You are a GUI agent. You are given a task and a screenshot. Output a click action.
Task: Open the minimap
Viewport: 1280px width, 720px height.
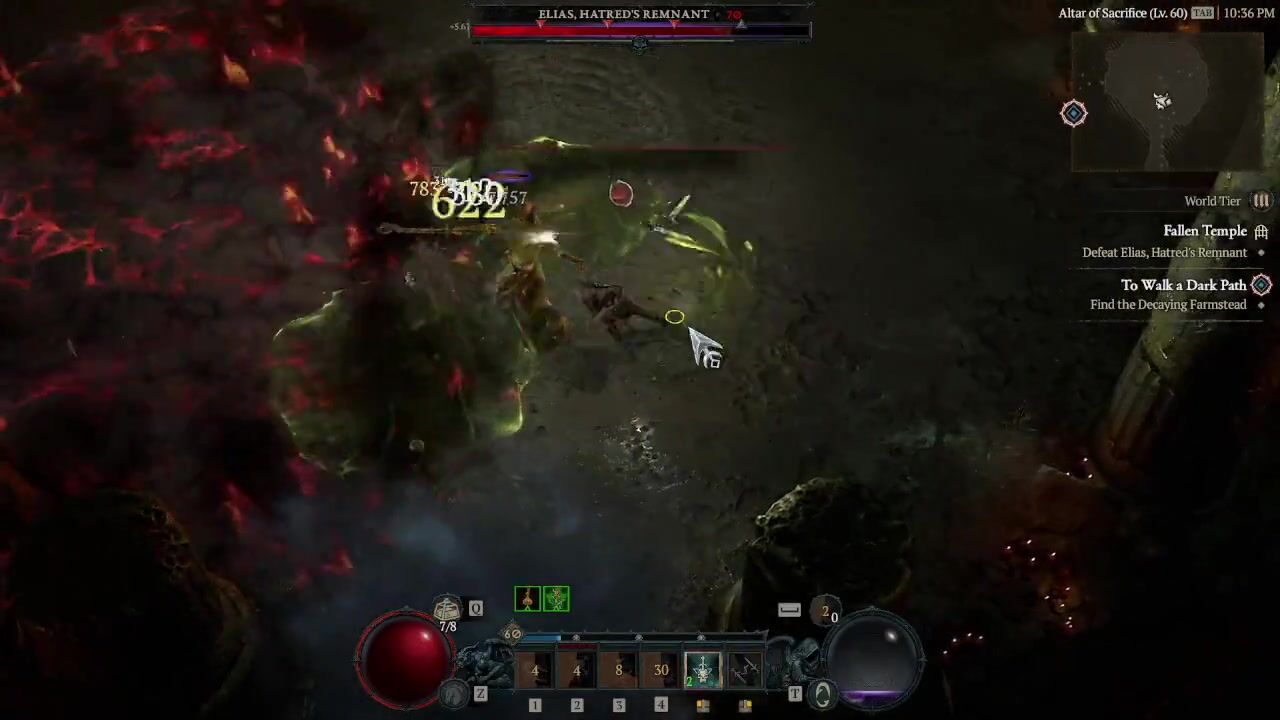[1166, 101]
